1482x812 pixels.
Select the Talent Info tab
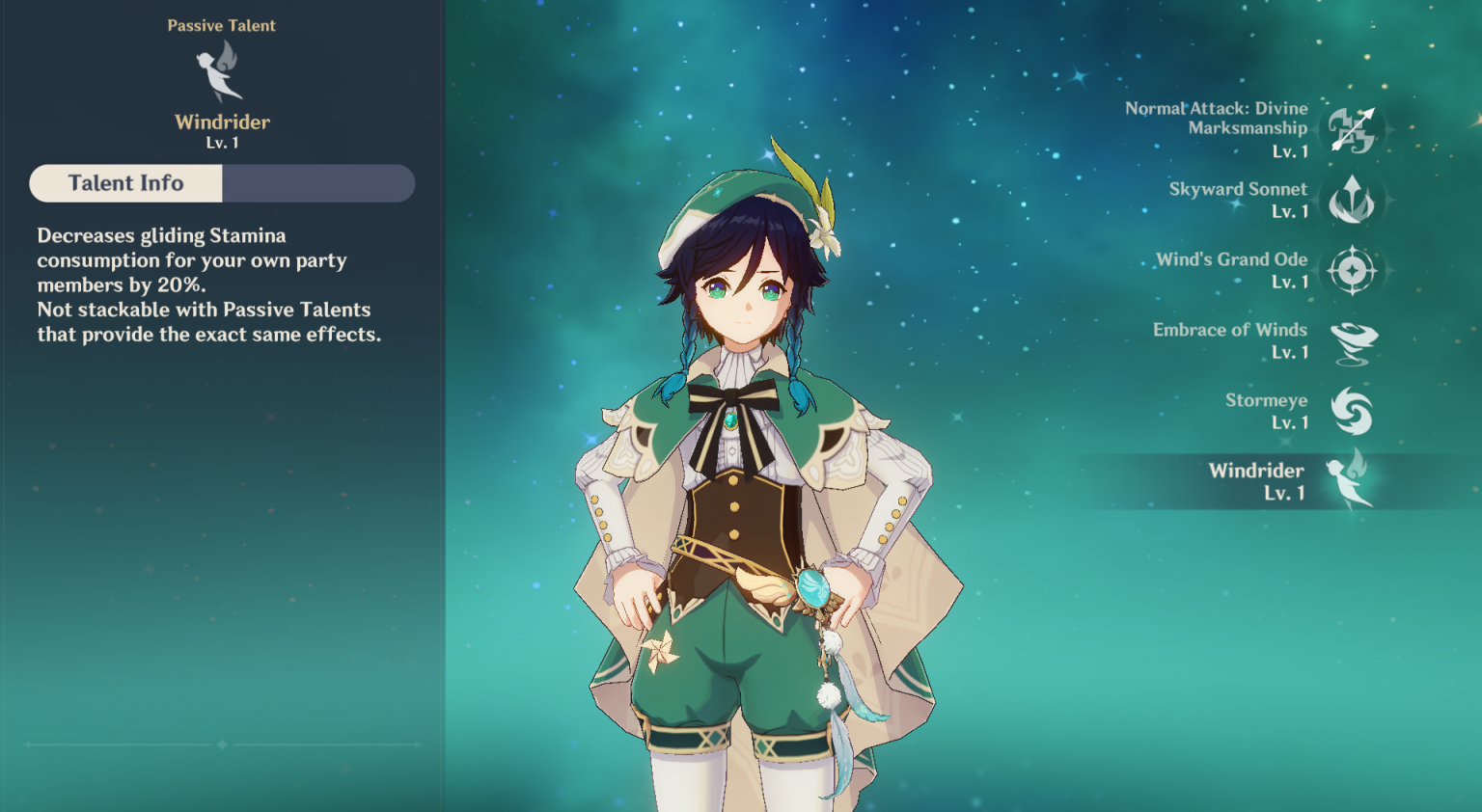(x=126, y=183)
